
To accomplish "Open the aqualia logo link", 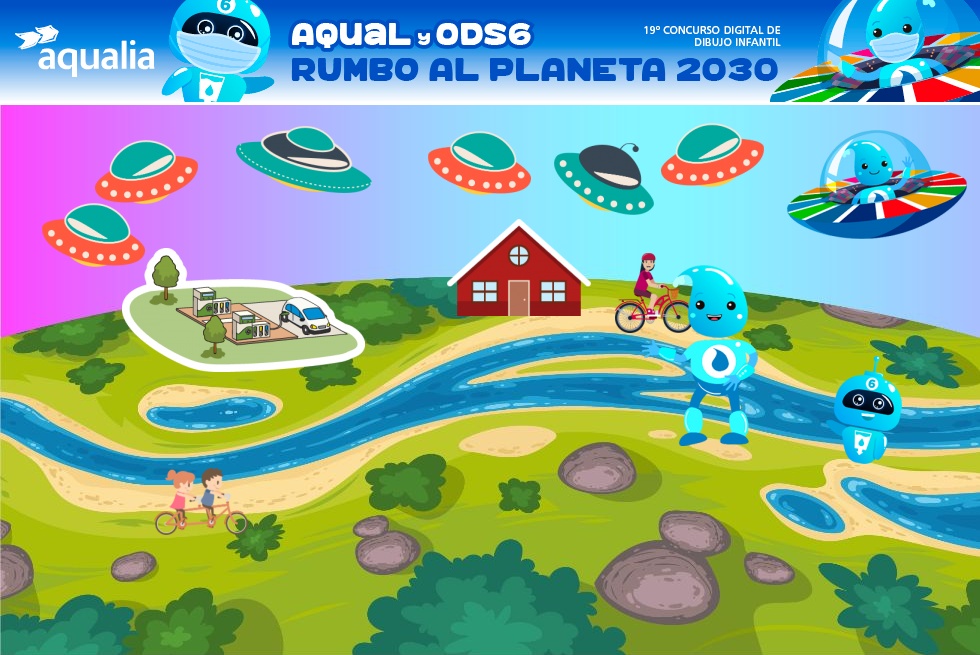I will coord(85,52).
